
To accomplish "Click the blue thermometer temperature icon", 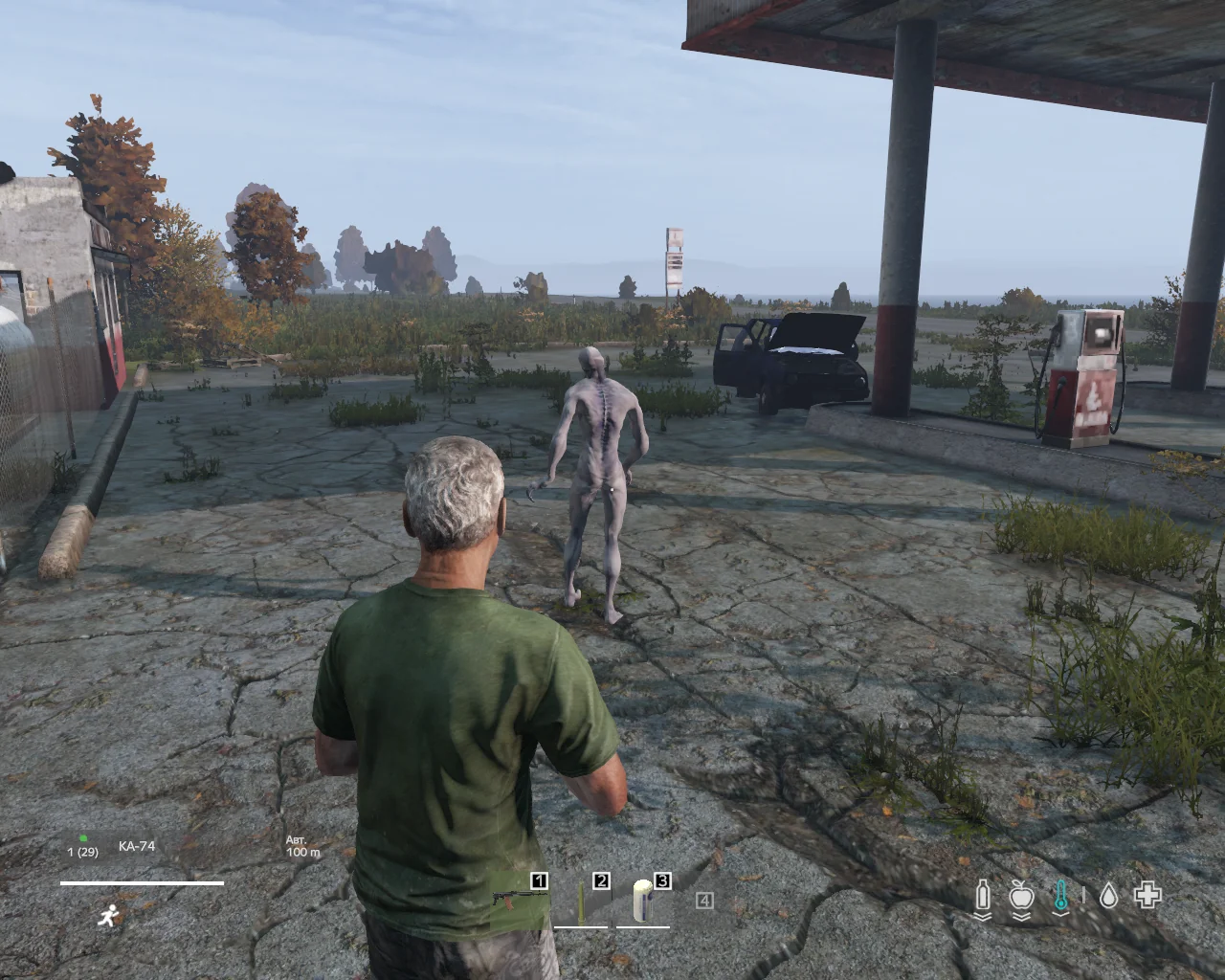I will click(1060, 897).
